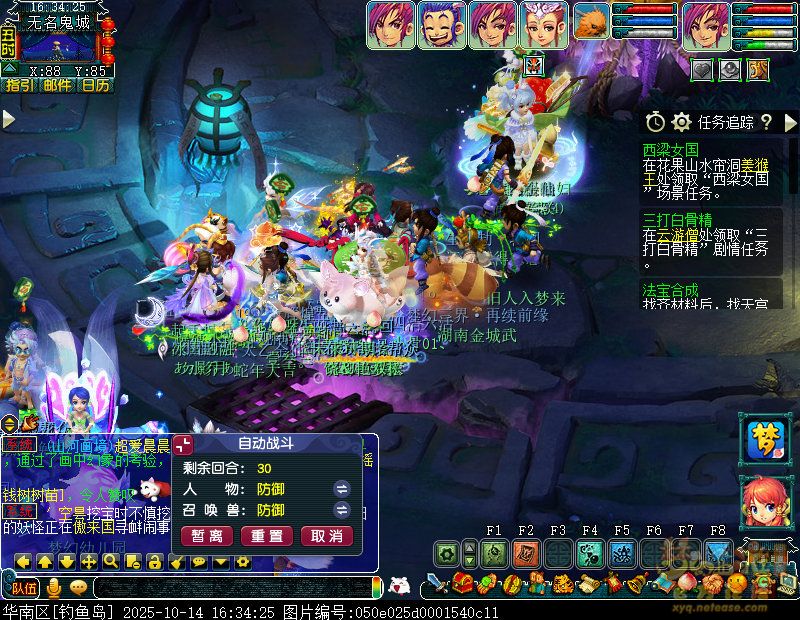Screen dimensions: 800x620
Task: Select the 西梁女国 quest entry
Action: [x=671, y=149]
